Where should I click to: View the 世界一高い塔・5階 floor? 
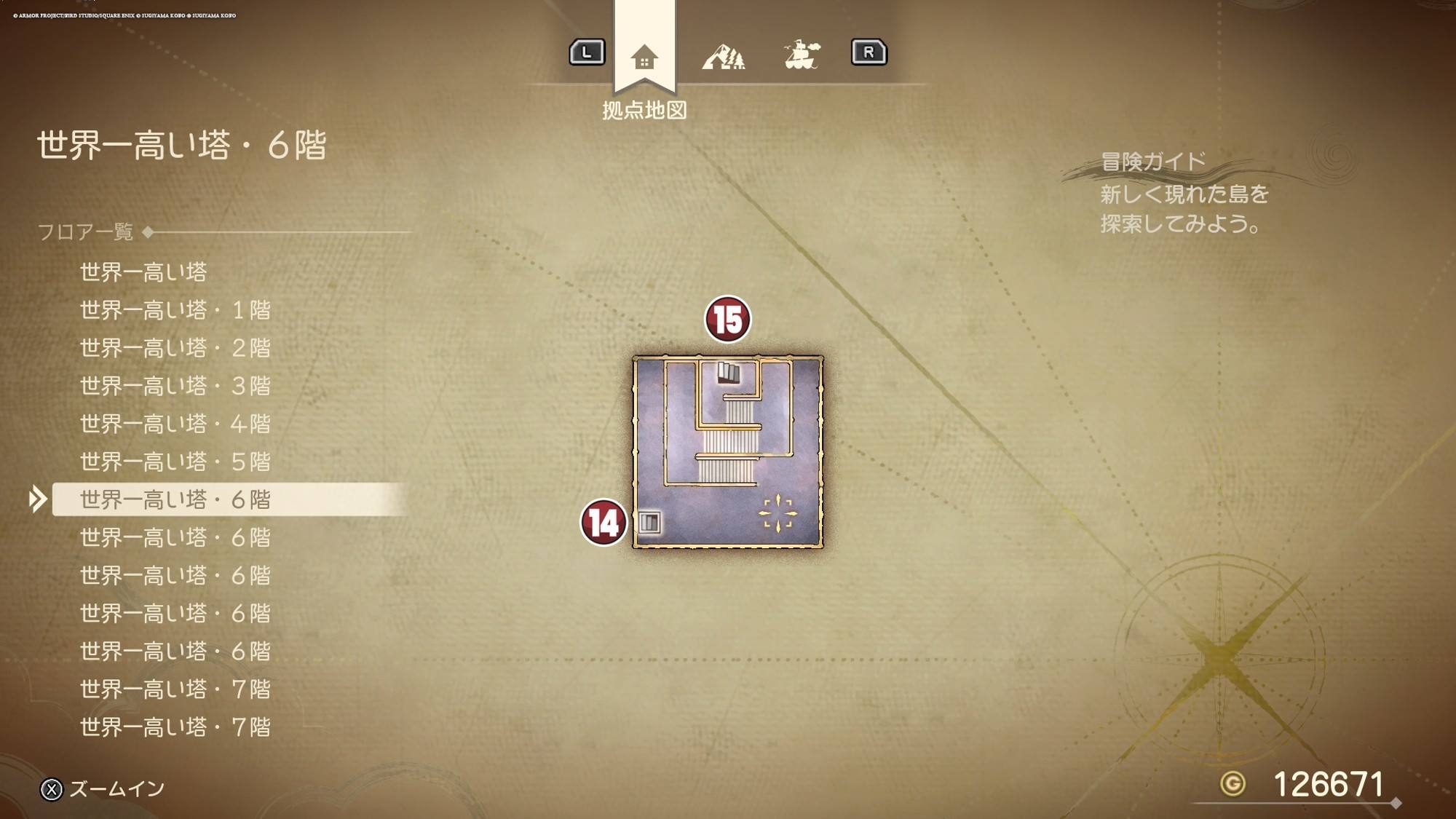point(175,462)
